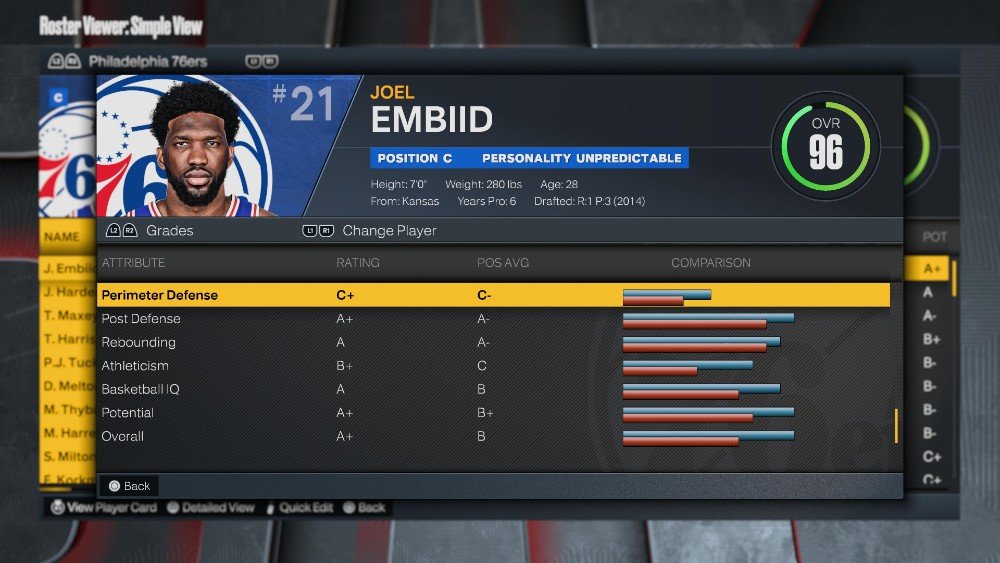This screenshot has height=563, width=1000.
Task: Open View Player Card
Action: click(104, 507)
